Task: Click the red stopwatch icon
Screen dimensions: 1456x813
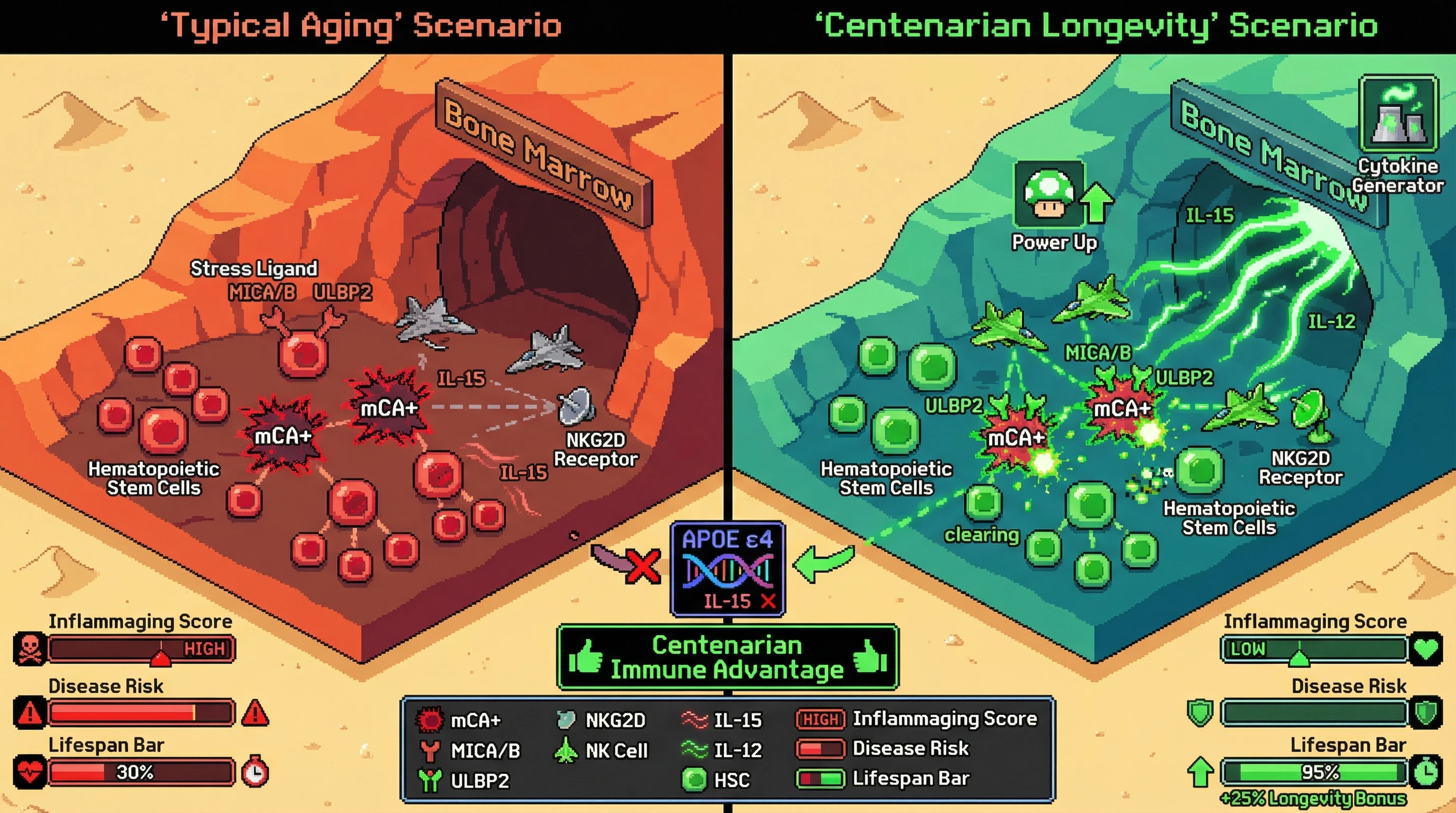Action: pos(255,772)
